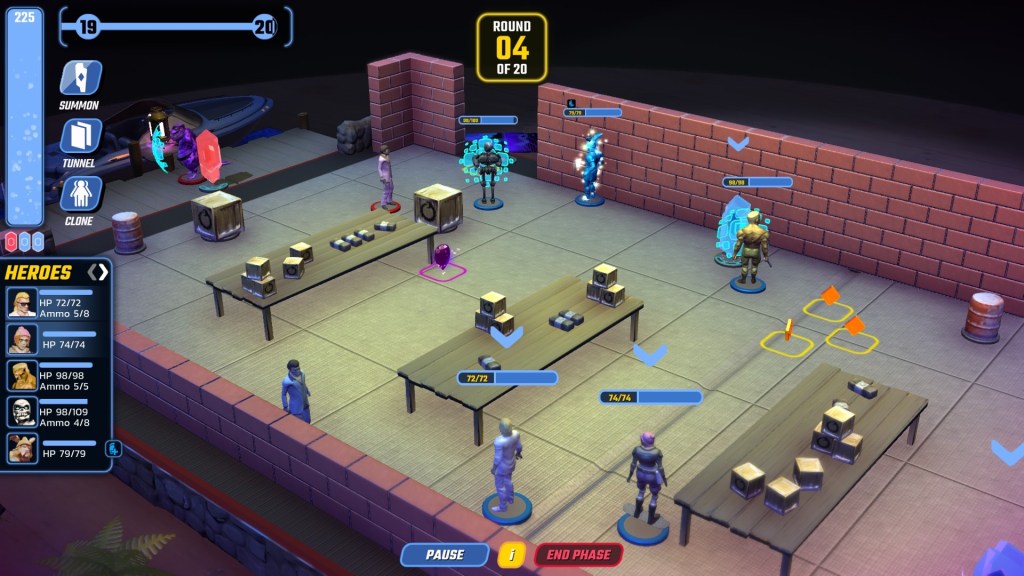Screen dimensions: 1024x576
Task: Activate the Clone ability
Action: 79,194
